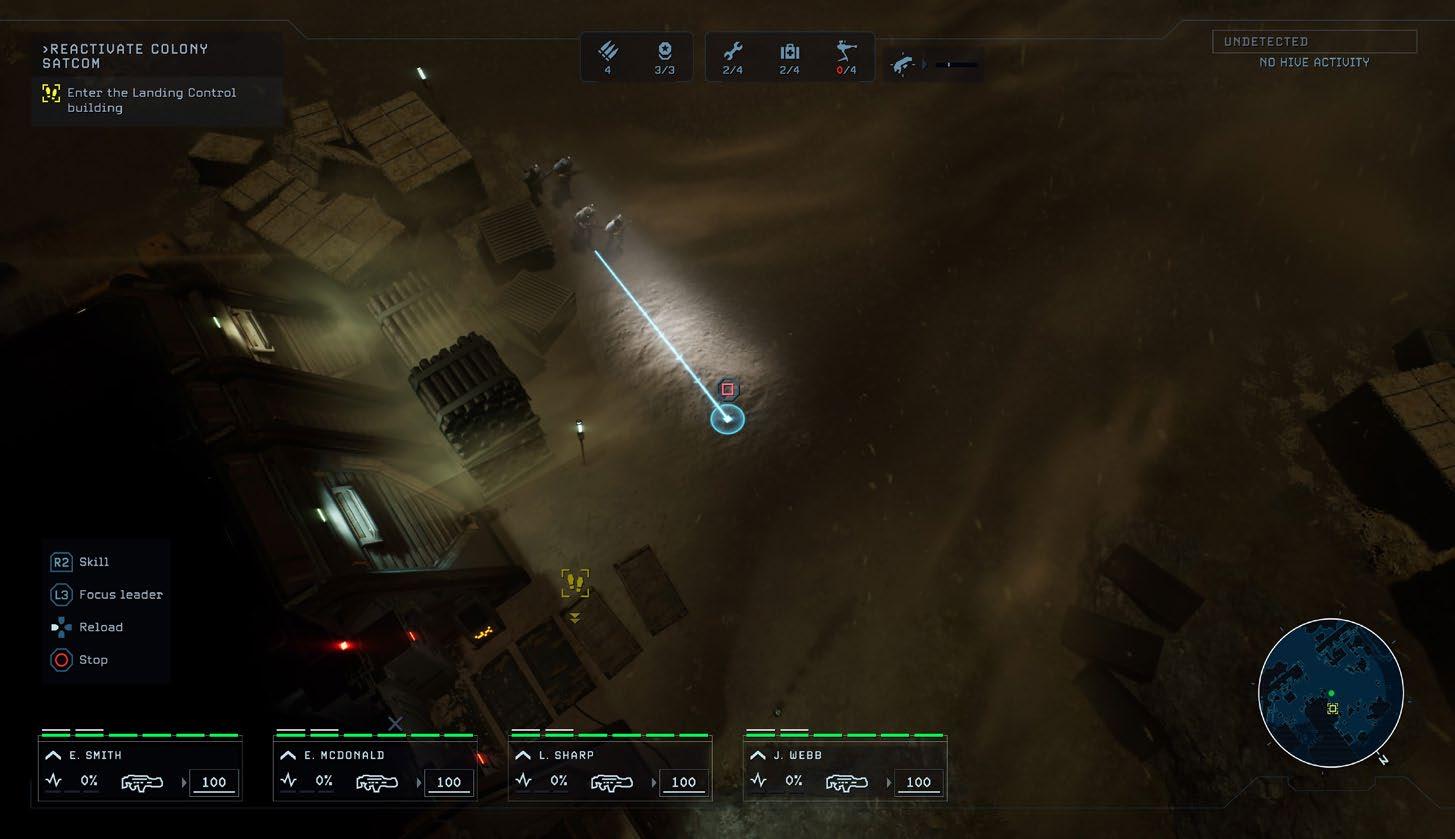Open the circular minimap
Image resolution: width=1455 pixels, height=839 pixels.
click(1330, 692)
